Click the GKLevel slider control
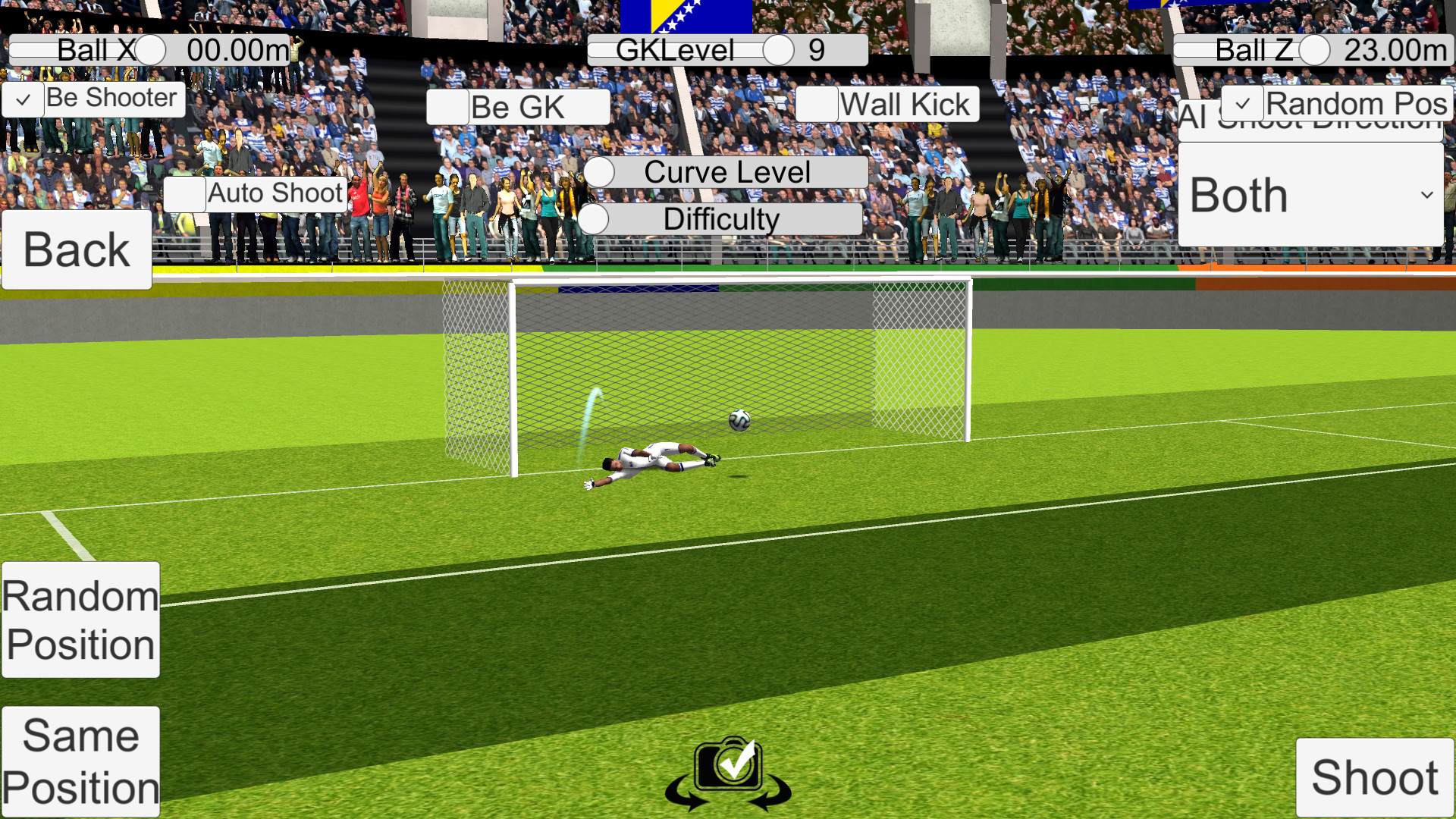The height and width of the screenshot is (819, 1456). [778, 49]
